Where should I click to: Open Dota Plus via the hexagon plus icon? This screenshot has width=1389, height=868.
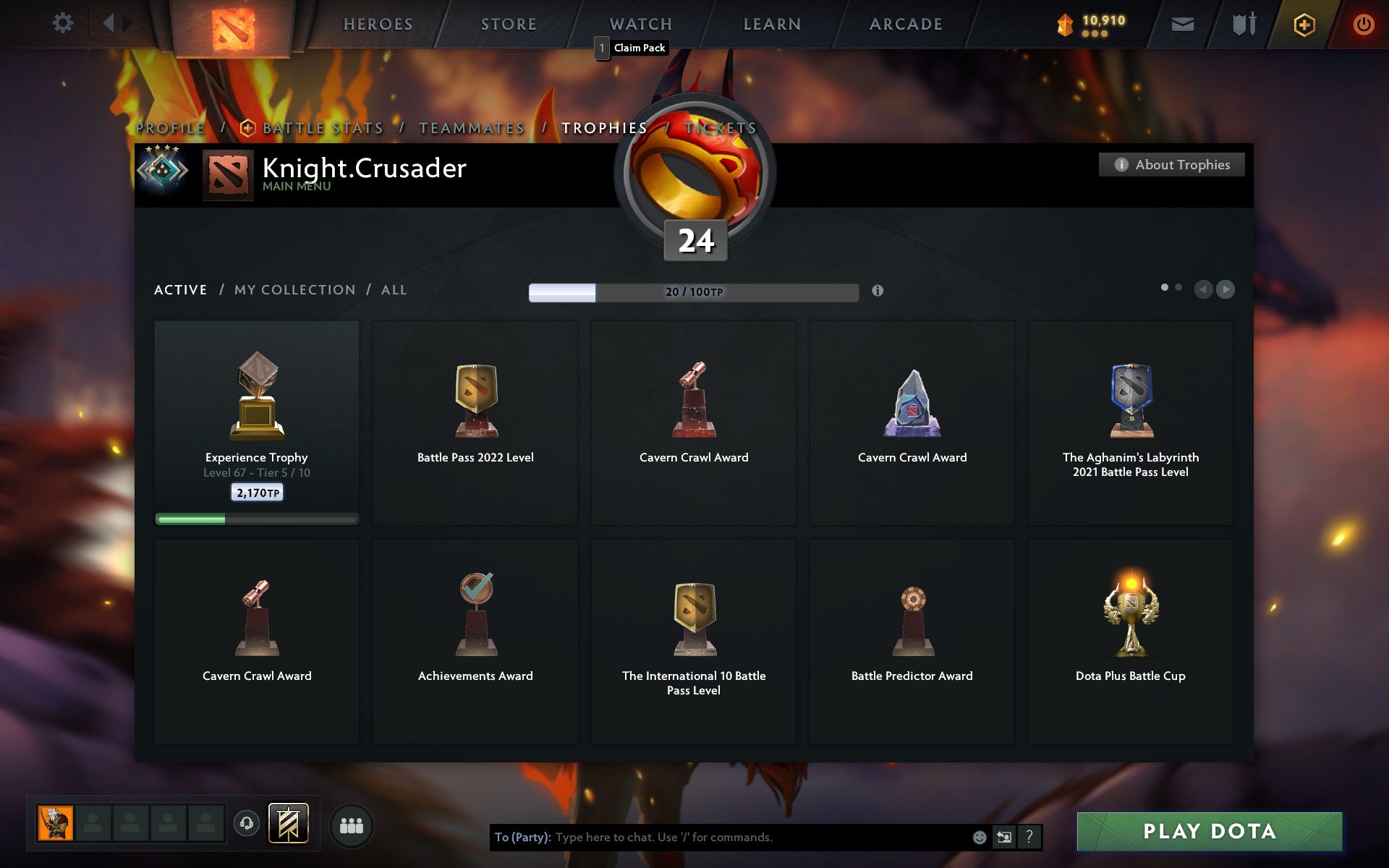pos(1303,24)
